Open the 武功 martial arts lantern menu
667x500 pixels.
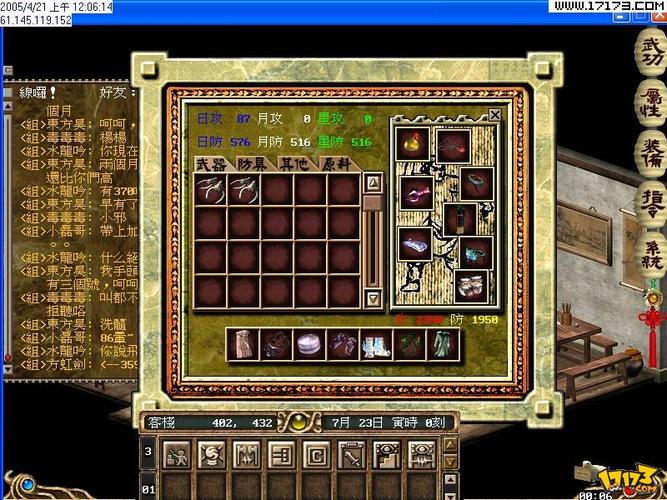(651, 51)
